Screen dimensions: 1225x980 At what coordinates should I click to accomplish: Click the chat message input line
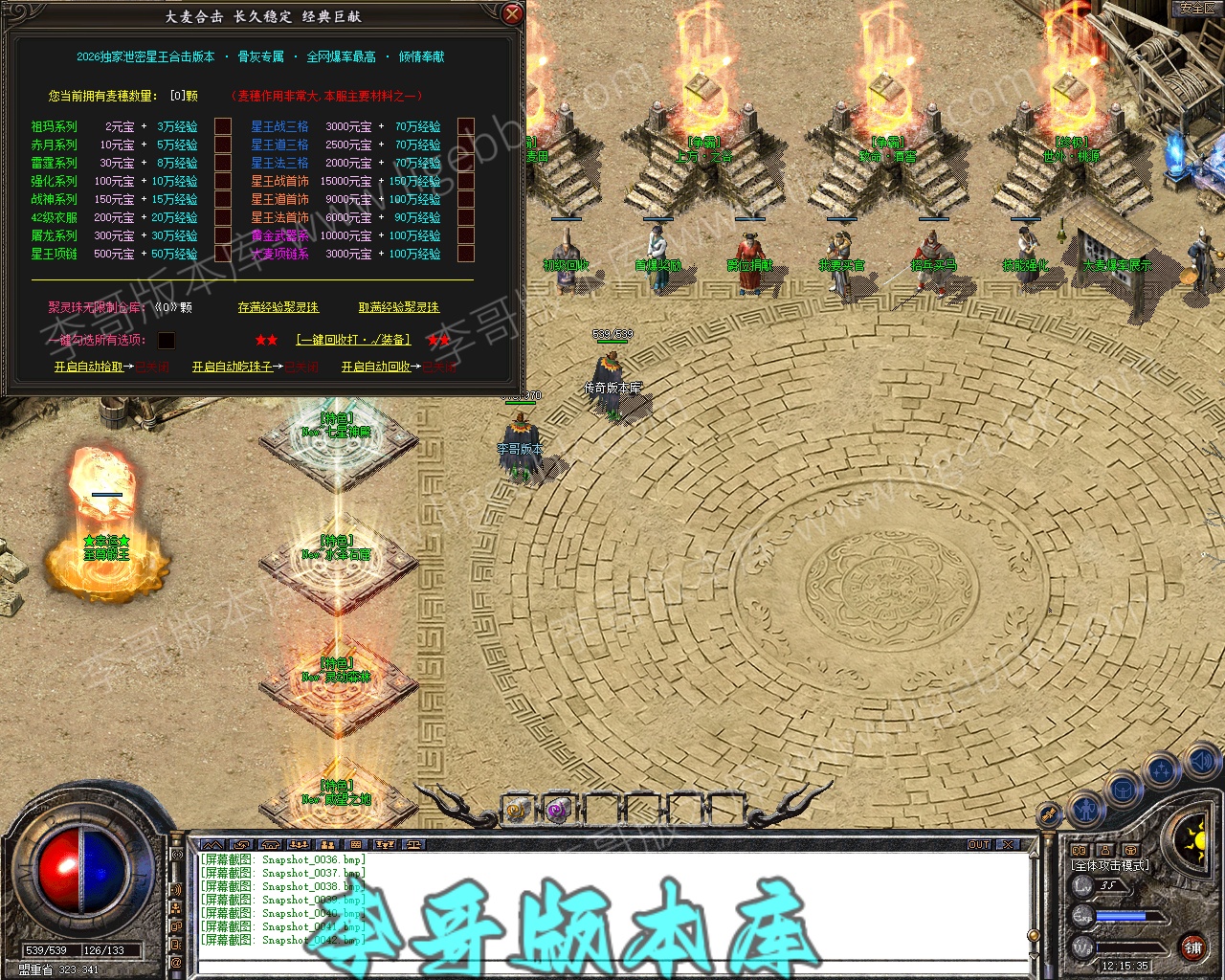[x=612, y=967]
